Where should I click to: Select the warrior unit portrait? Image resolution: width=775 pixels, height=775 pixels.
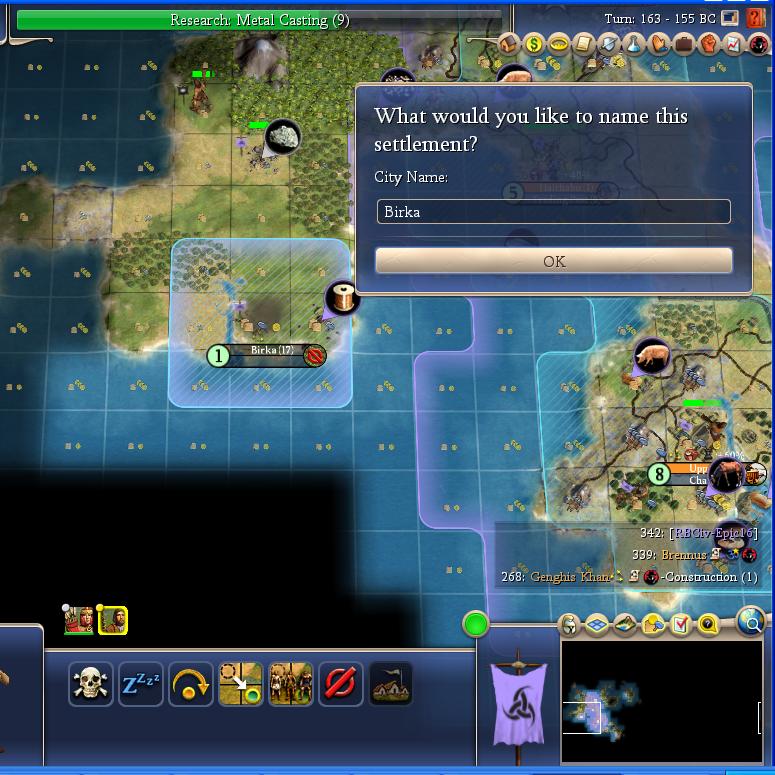(x=79, y=621)
